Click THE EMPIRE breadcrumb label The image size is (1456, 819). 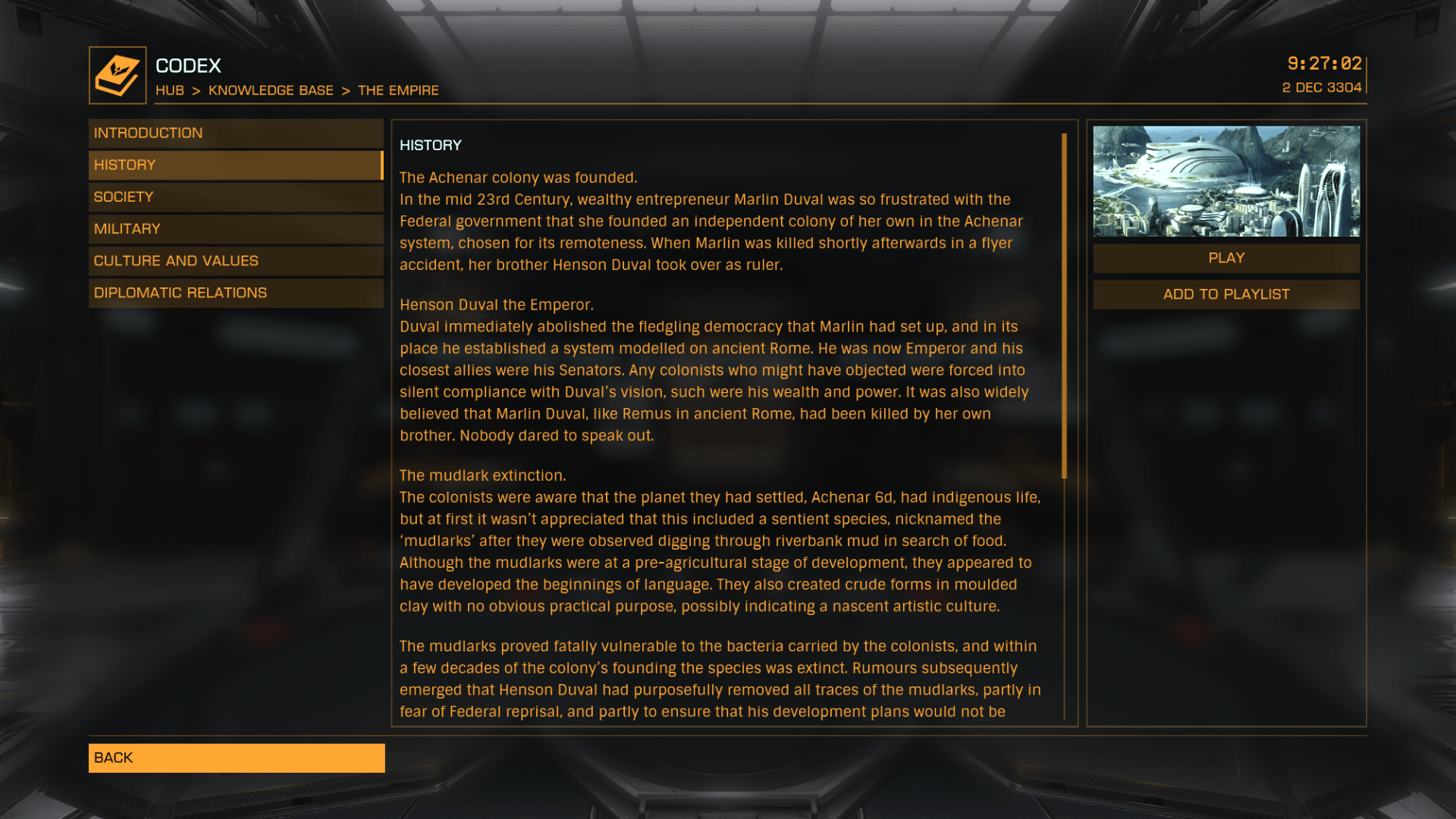[397, 90]
